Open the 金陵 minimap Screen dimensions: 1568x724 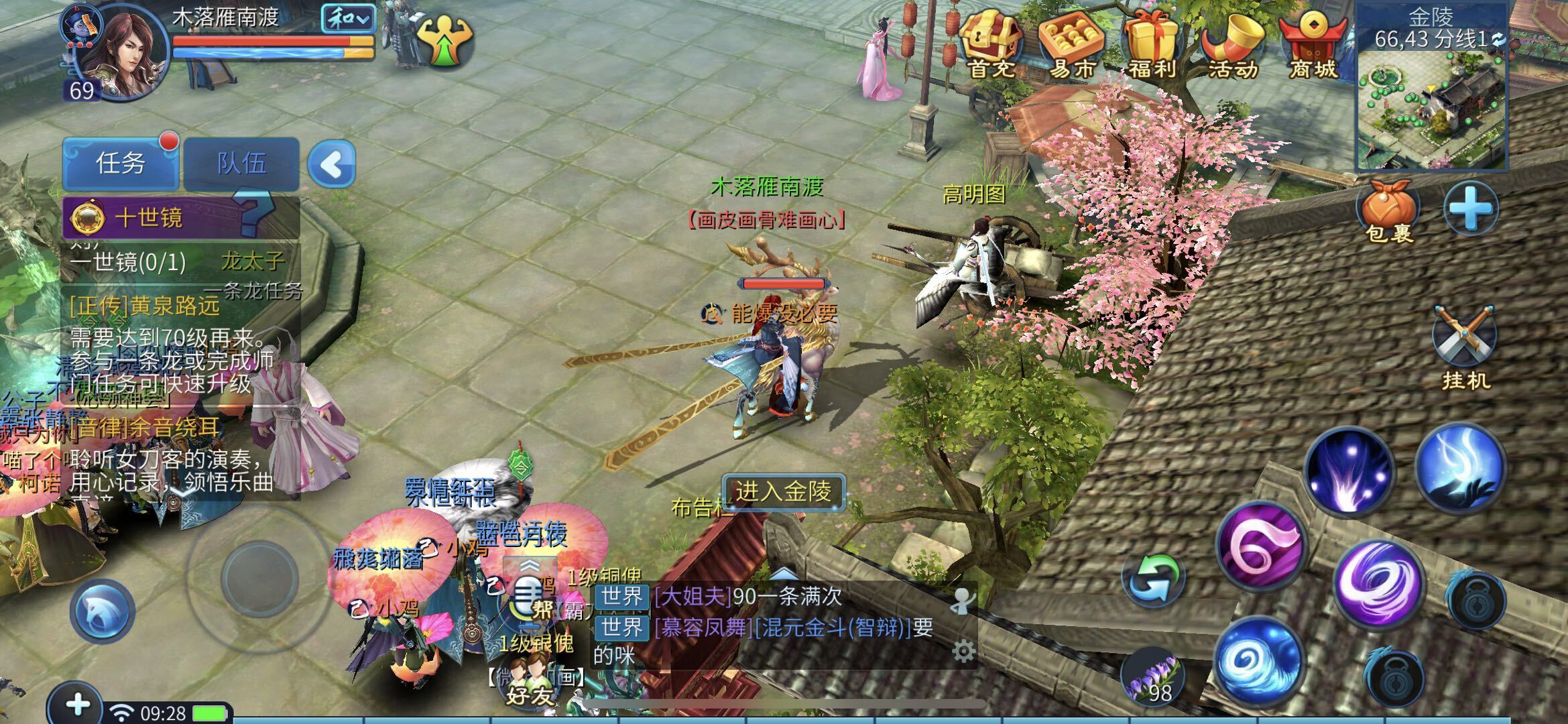tap(1431, 107)
